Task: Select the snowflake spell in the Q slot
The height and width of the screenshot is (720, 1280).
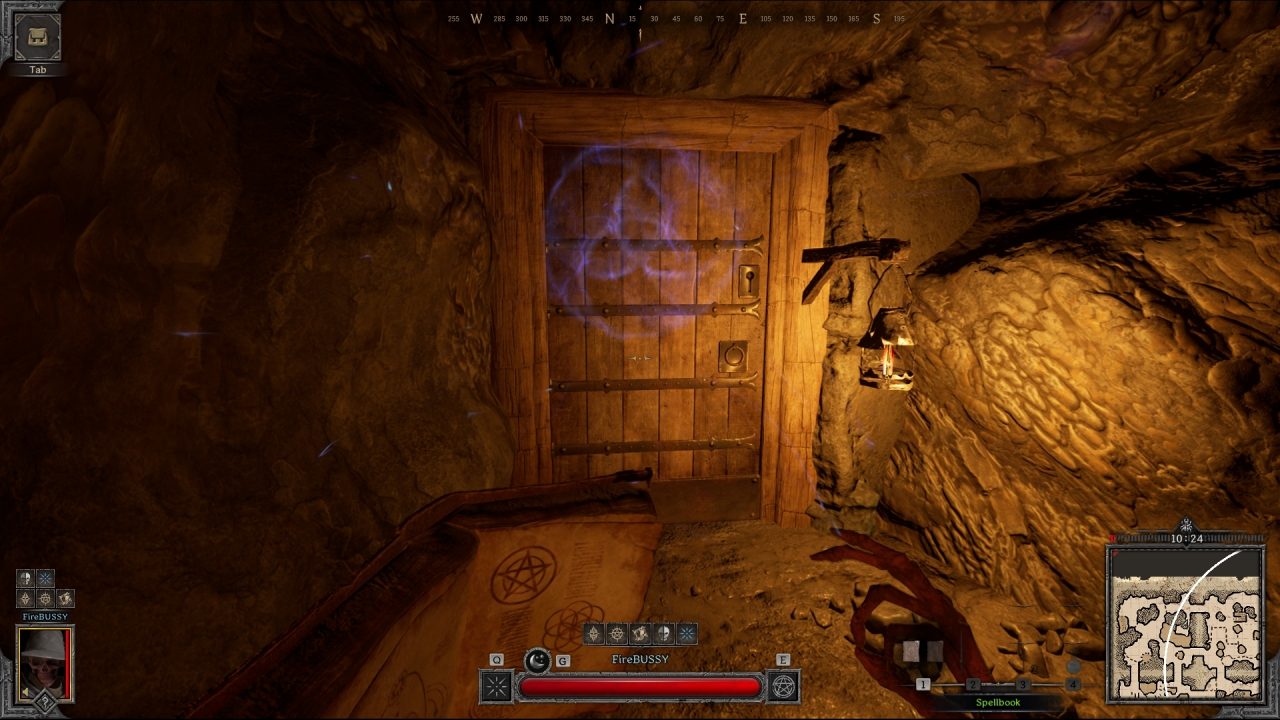Action: click(x=496, y=686)
